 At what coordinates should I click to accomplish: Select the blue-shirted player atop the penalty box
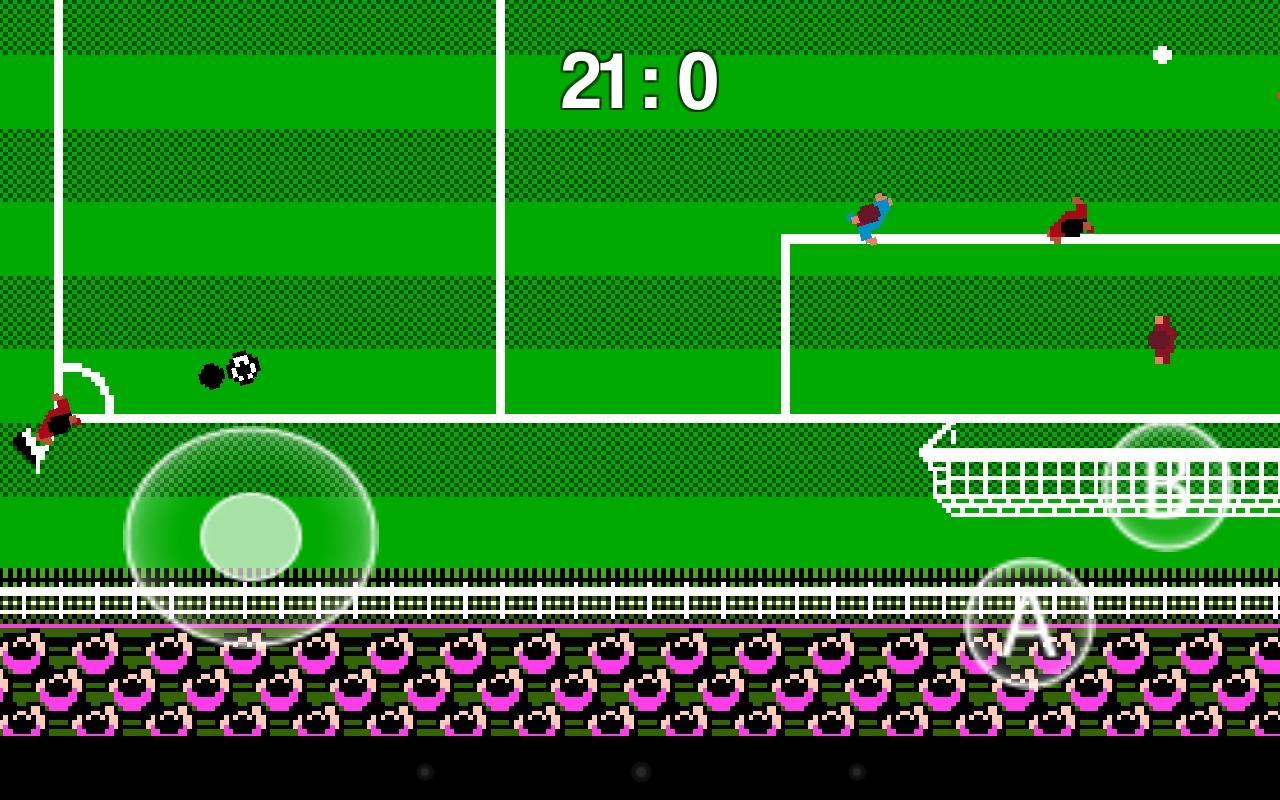(868, 216)
